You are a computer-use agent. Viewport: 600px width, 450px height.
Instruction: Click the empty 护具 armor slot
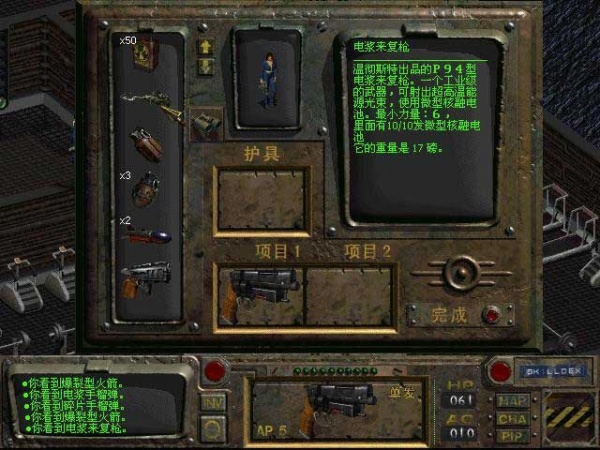coord(262,200)
